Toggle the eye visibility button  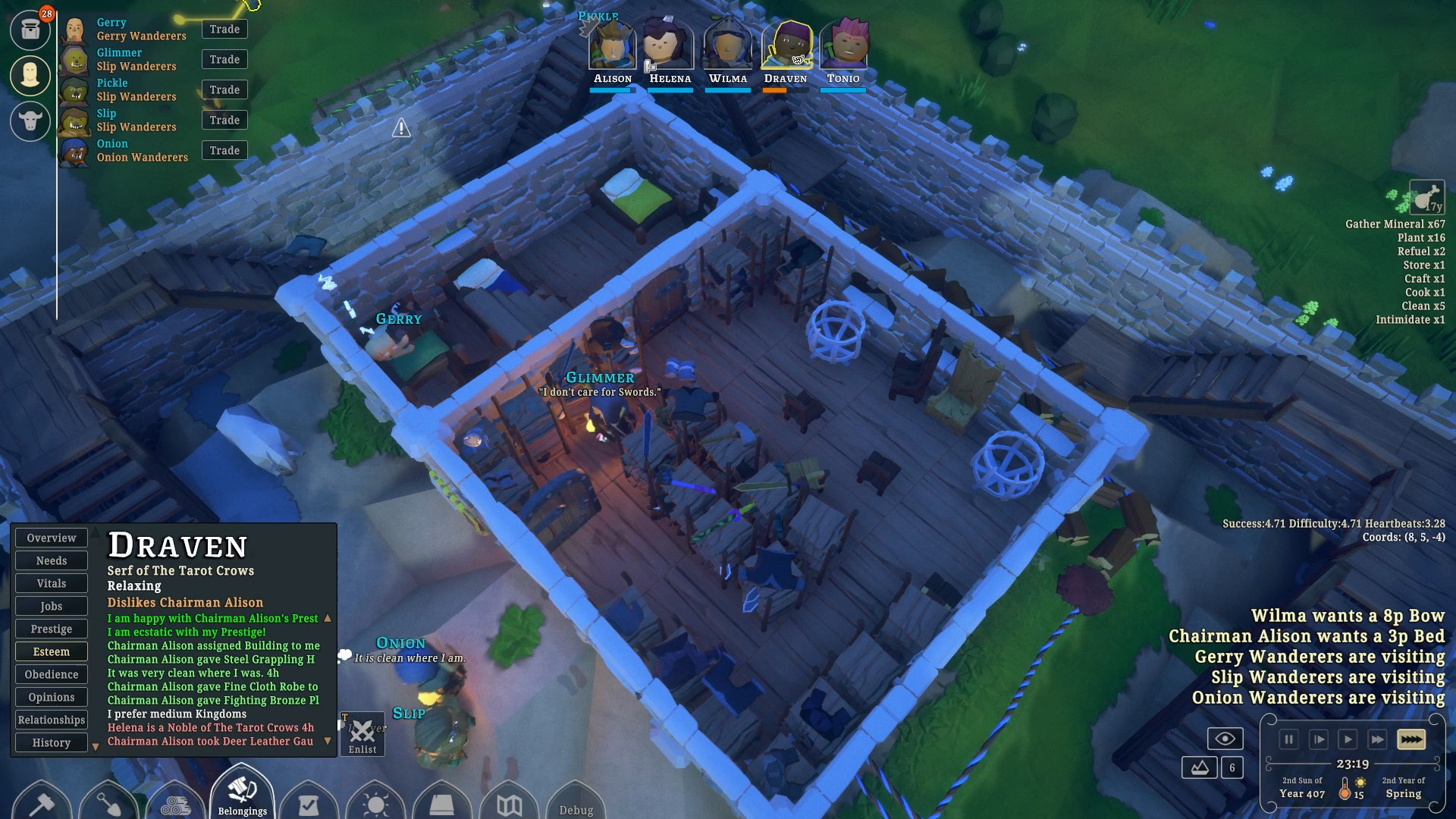click(1225, 739)
